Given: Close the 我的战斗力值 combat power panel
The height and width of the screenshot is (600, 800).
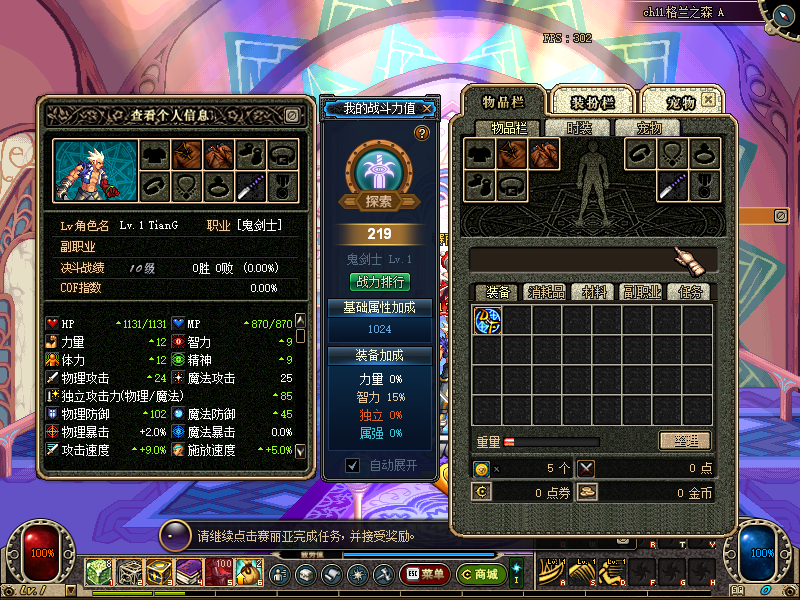Looking at the screenshot, I should (x=428, y=108).
